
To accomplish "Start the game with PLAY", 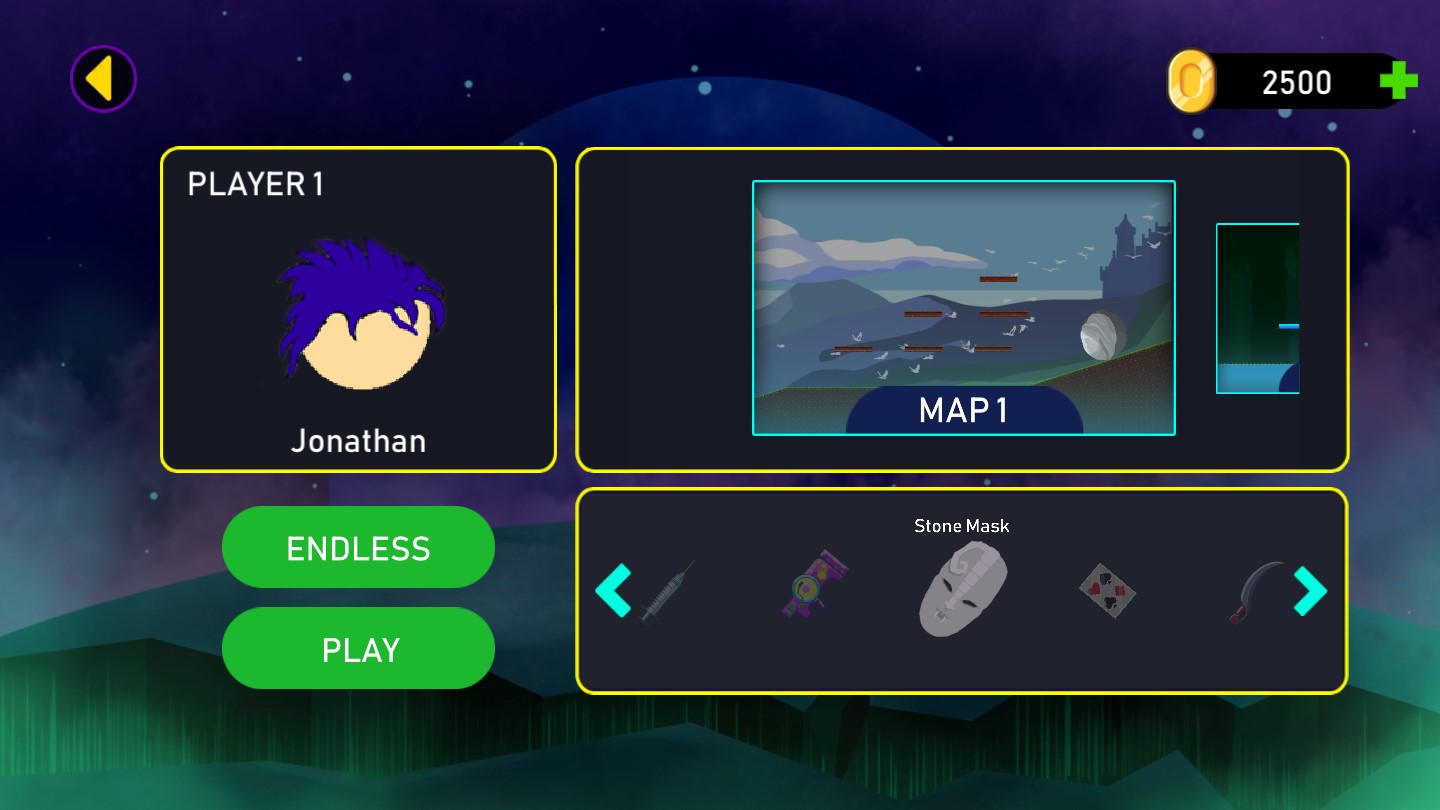I will tap(358, 649).
